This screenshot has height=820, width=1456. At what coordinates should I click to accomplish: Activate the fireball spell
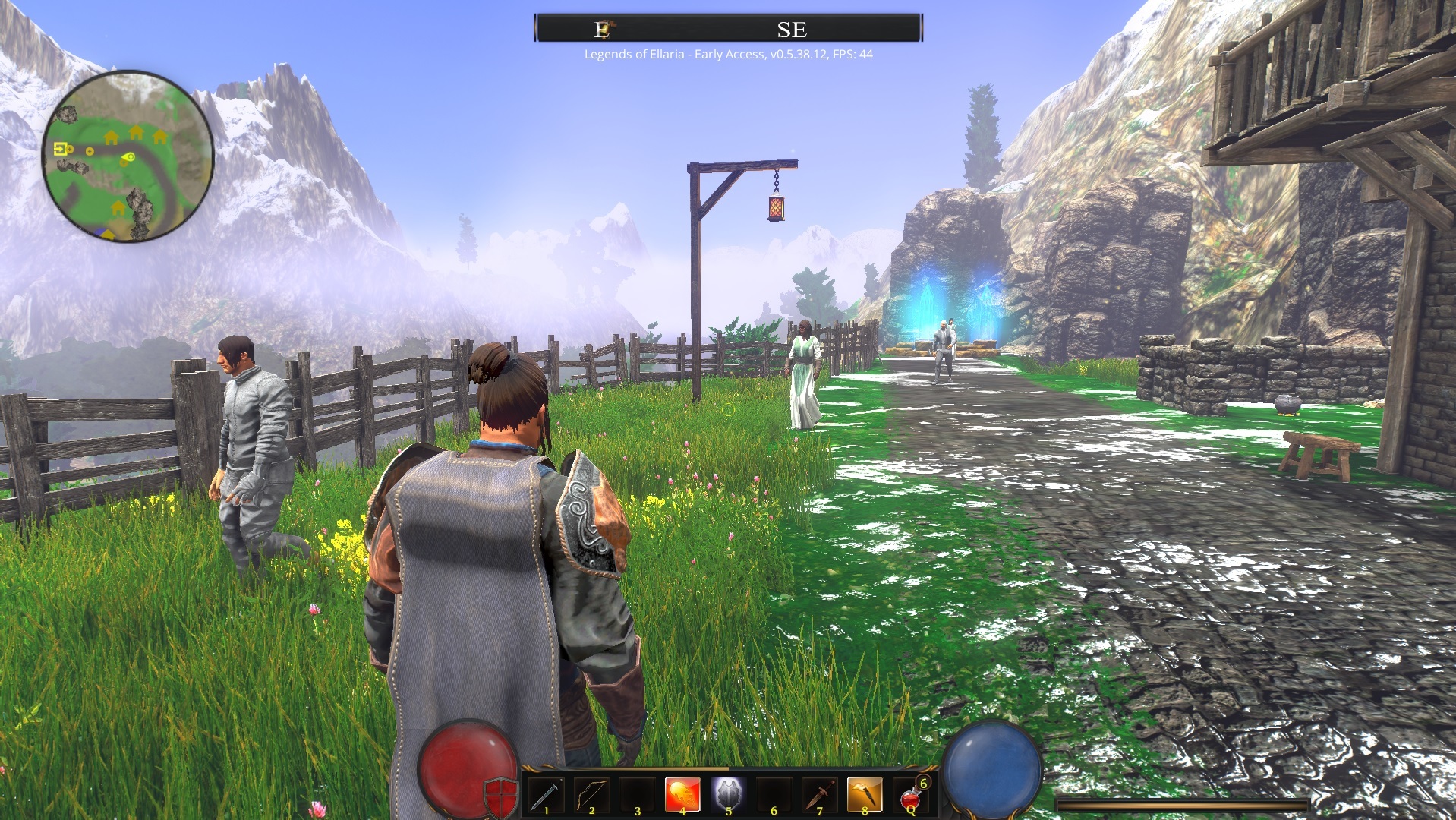(x=682, y=794)
